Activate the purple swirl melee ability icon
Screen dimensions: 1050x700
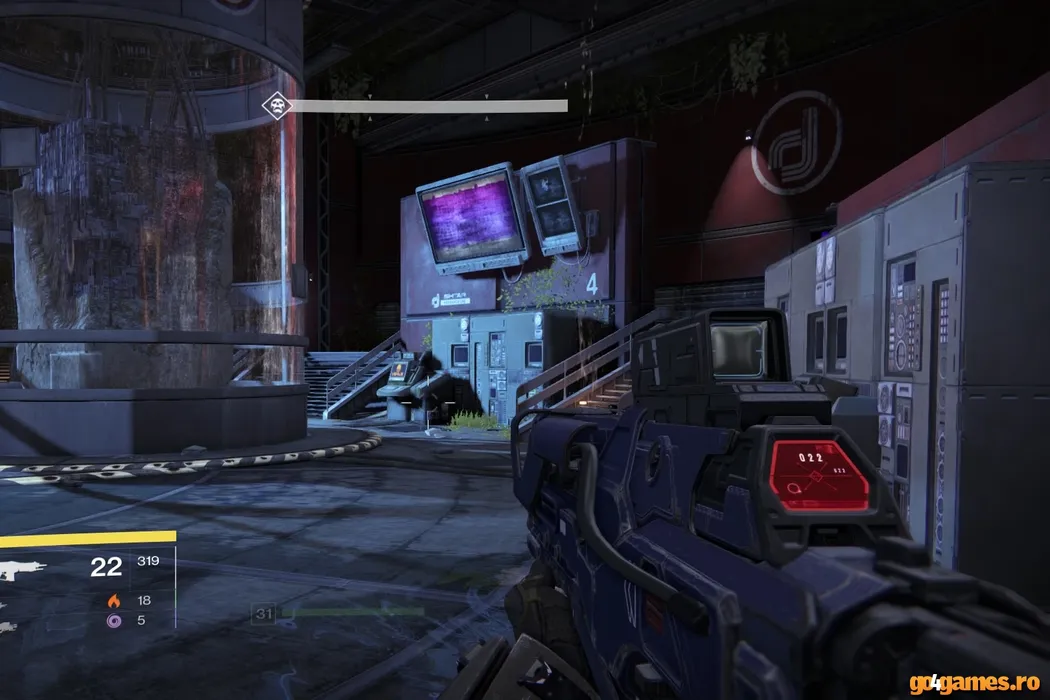tap(112, 620)
